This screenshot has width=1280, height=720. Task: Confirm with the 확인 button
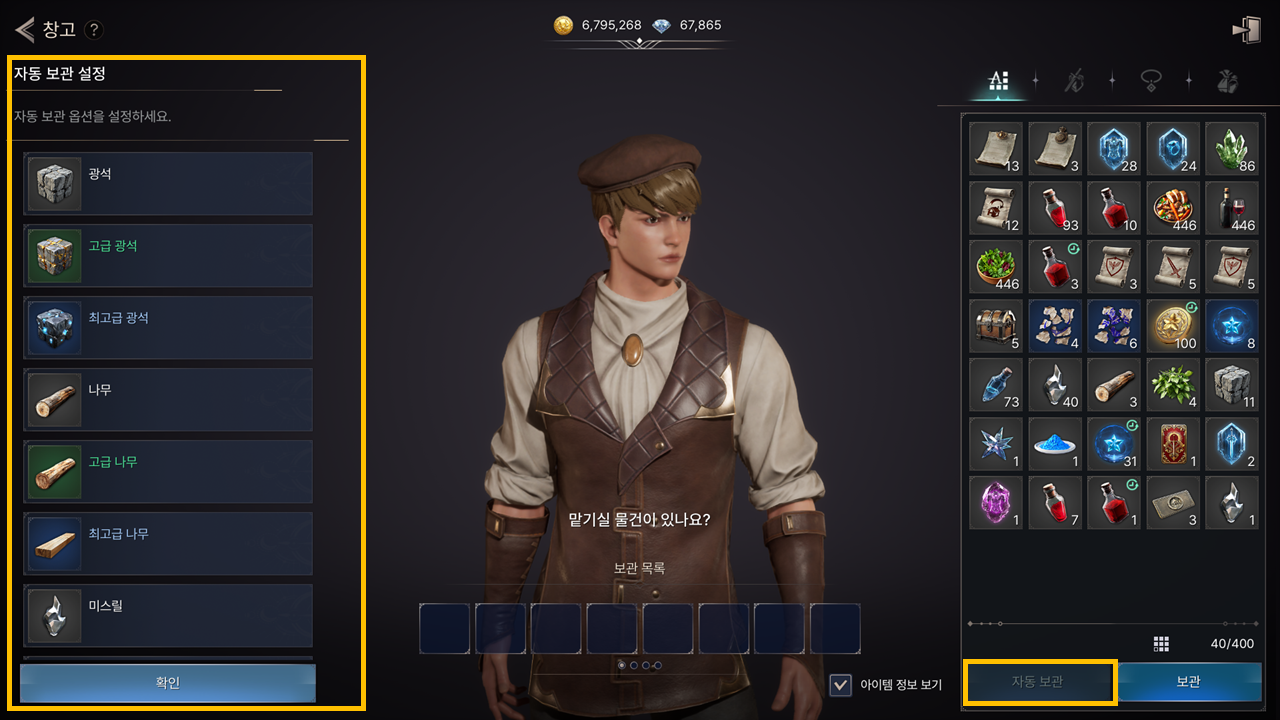click(168, 683)
